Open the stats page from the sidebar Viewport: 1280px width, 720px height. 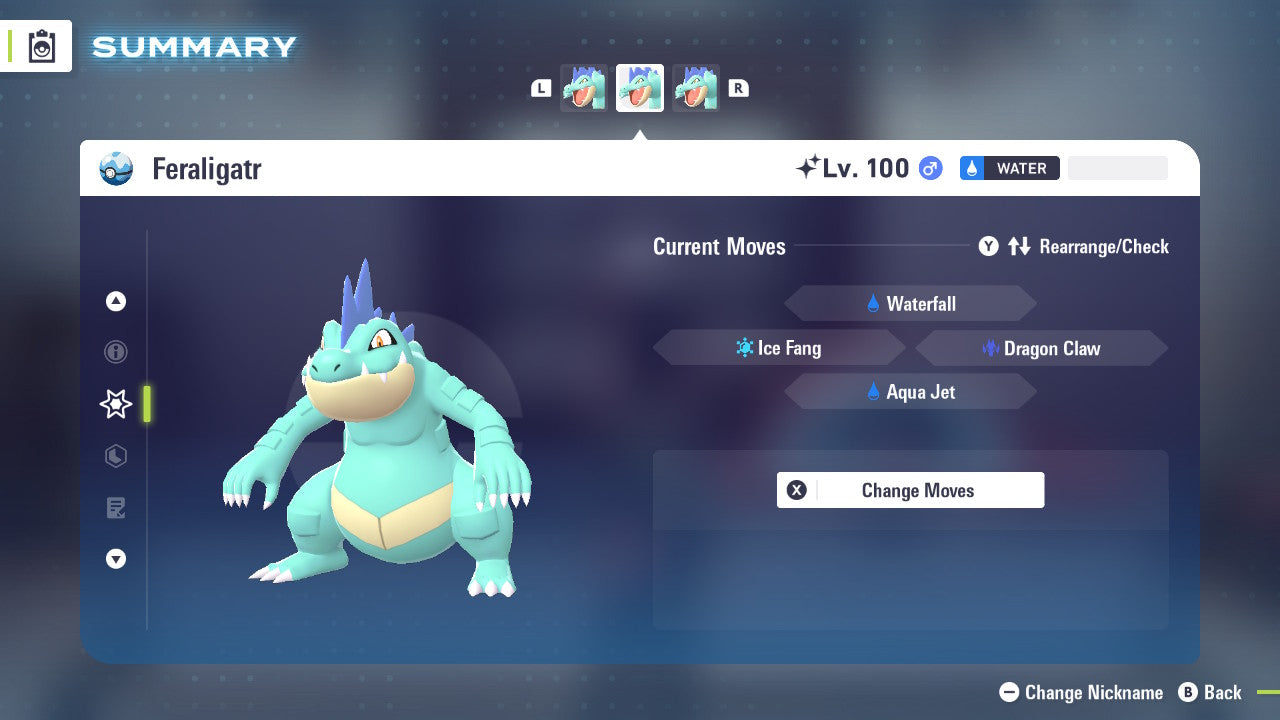[x=115, y=456]
